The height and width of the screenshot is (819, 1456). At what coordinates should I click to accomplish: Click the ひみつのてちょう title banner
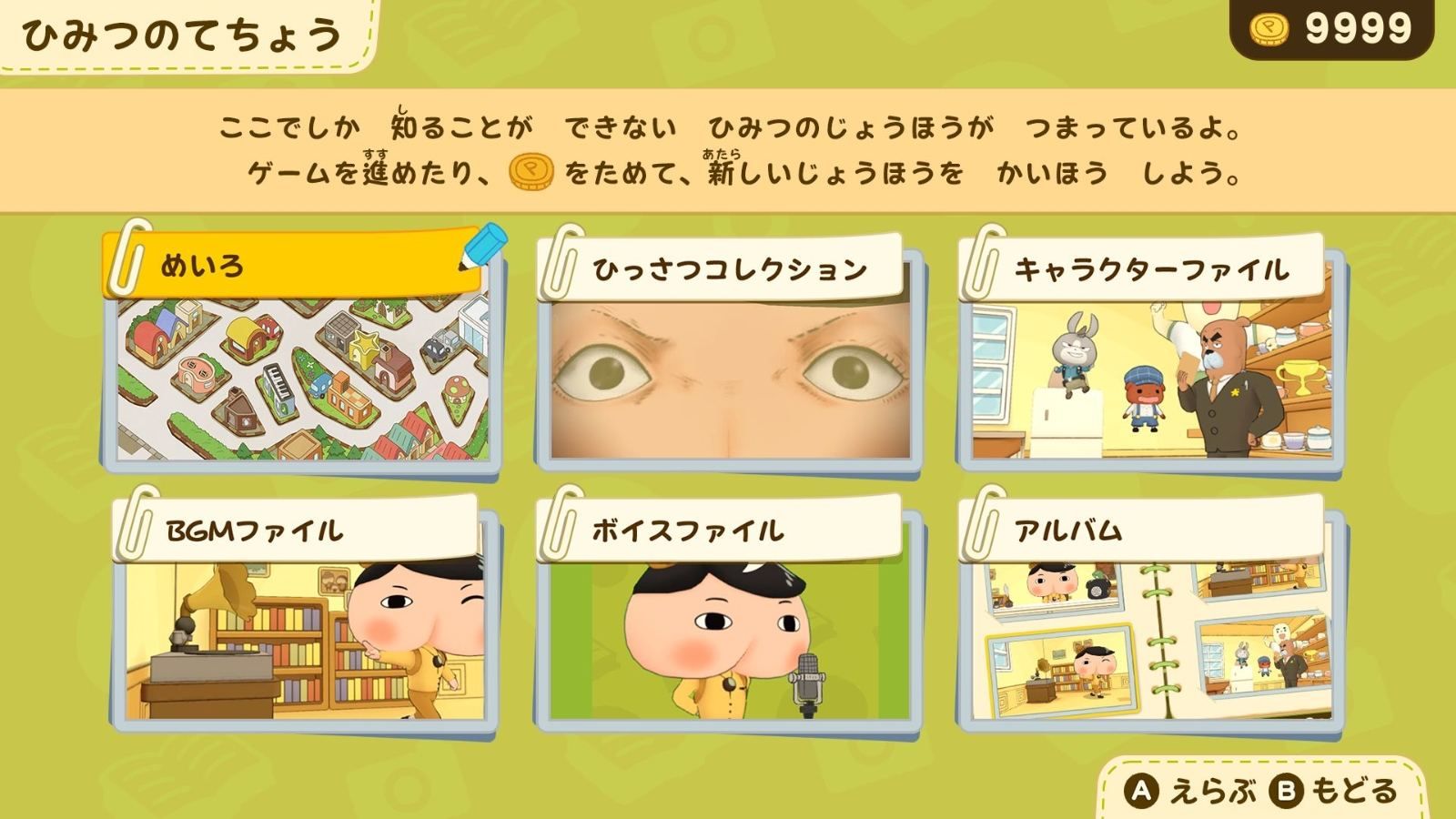182,33
